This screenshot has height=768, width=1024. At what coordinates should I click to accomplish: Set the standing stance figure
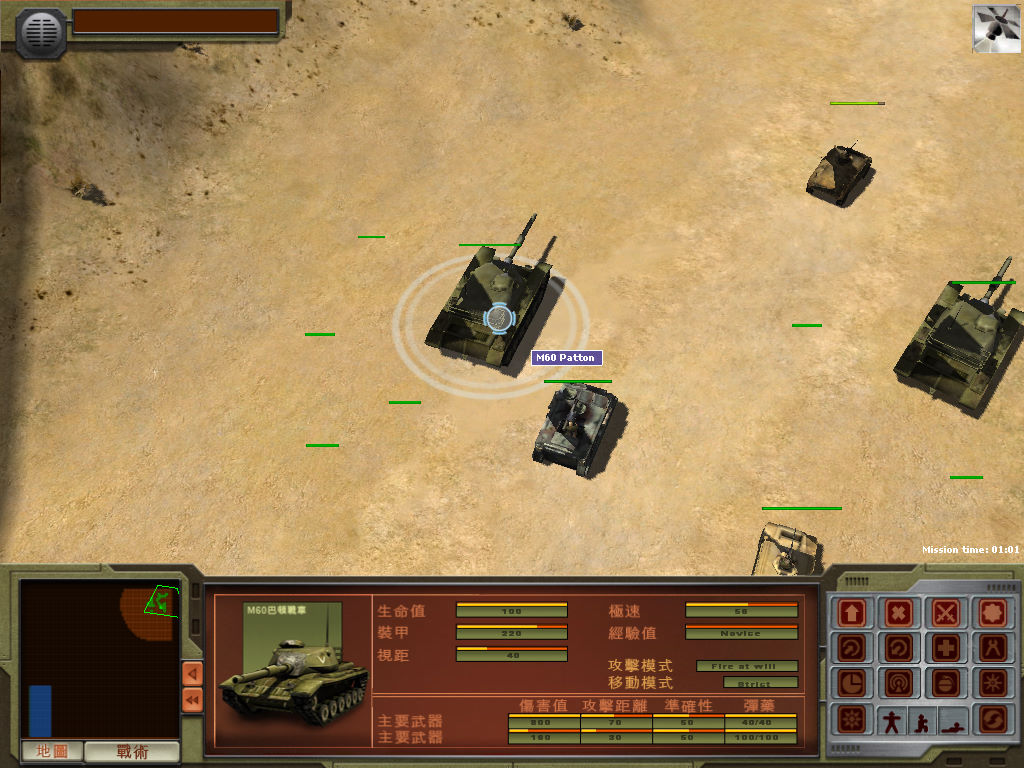tap(890, 720)
